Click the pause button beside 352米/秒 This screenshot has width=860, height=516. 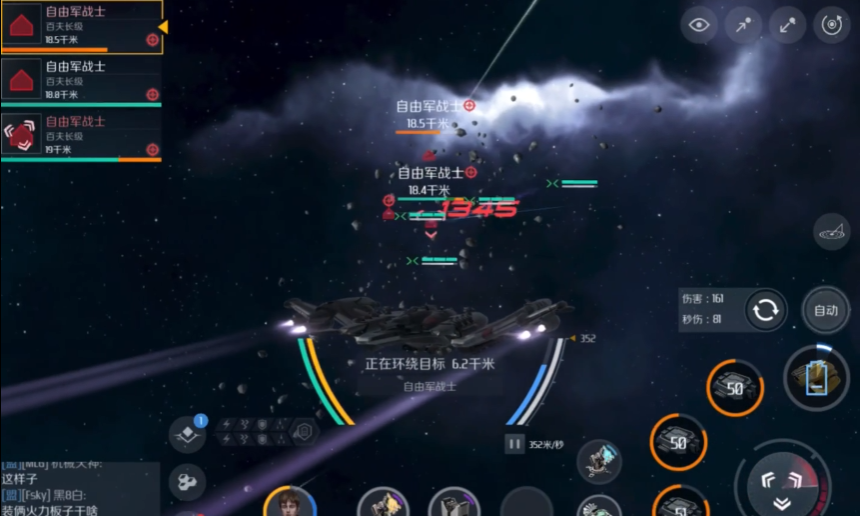coord(515,444)
